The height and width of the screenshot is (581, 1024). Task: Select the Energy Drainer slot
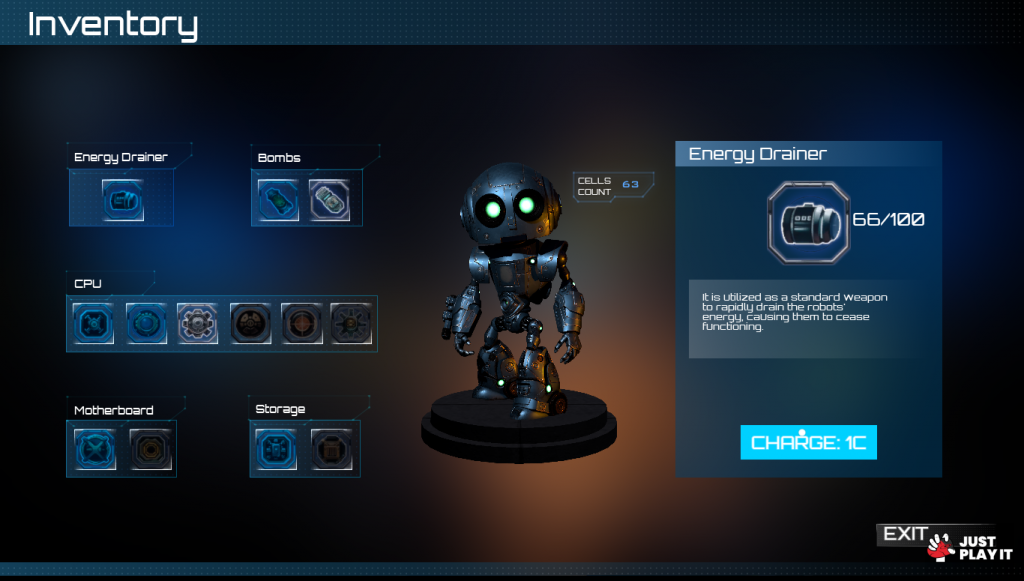pos(123,200)
